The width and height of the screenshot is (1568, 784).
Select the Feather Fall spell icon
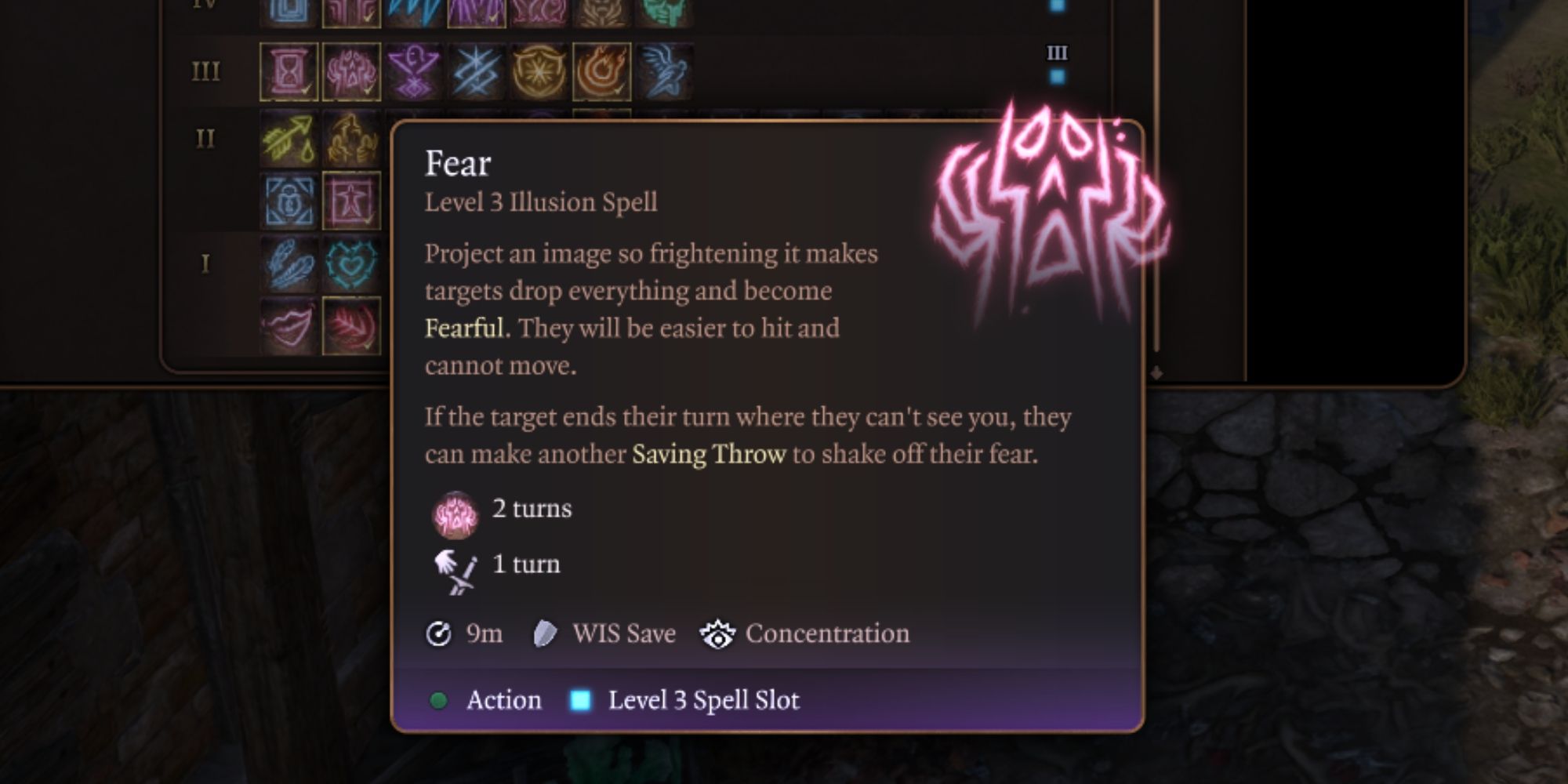[289, 261]
